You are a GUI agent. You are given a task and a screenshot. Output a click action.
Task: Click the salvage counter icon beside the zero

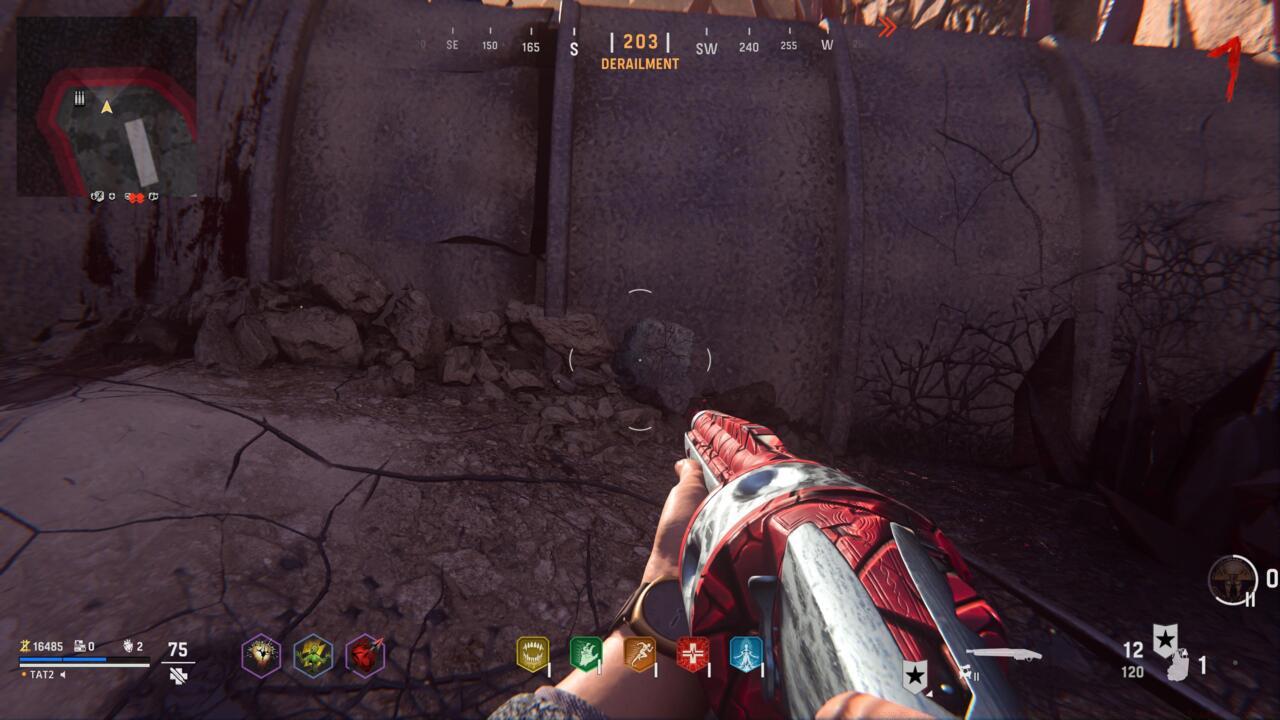(79, 645)
